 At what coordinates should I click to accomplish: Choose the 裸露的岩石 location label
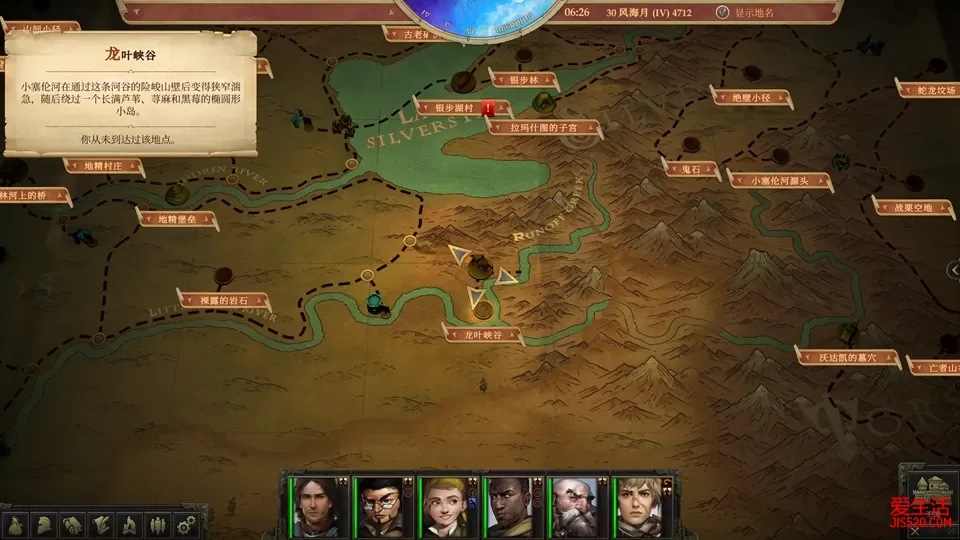[x=223, y=299]
